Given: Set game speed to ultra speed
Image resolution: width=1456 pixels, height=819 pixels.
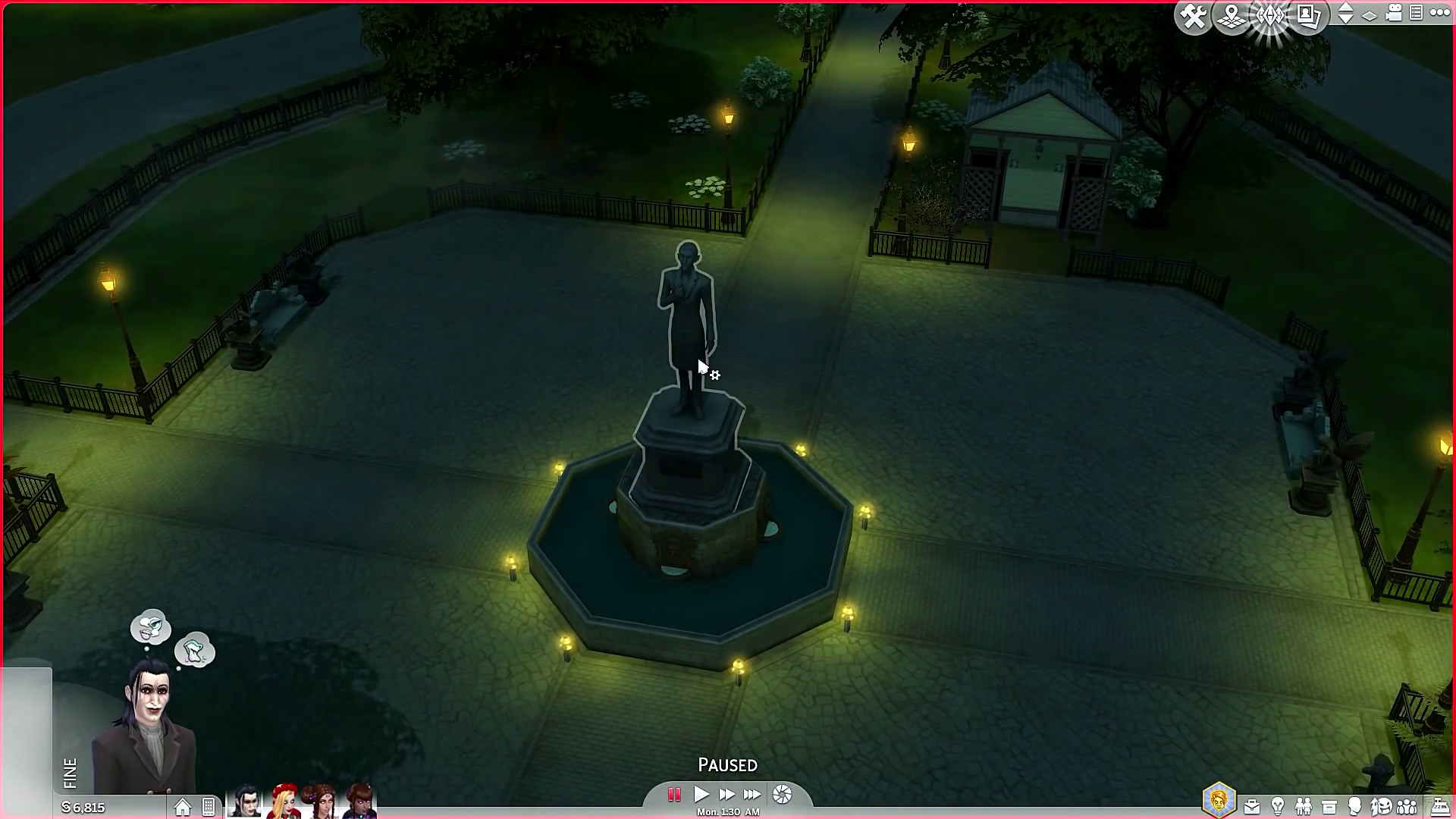Looking at the screenshot, I should (x=752, y=794).
